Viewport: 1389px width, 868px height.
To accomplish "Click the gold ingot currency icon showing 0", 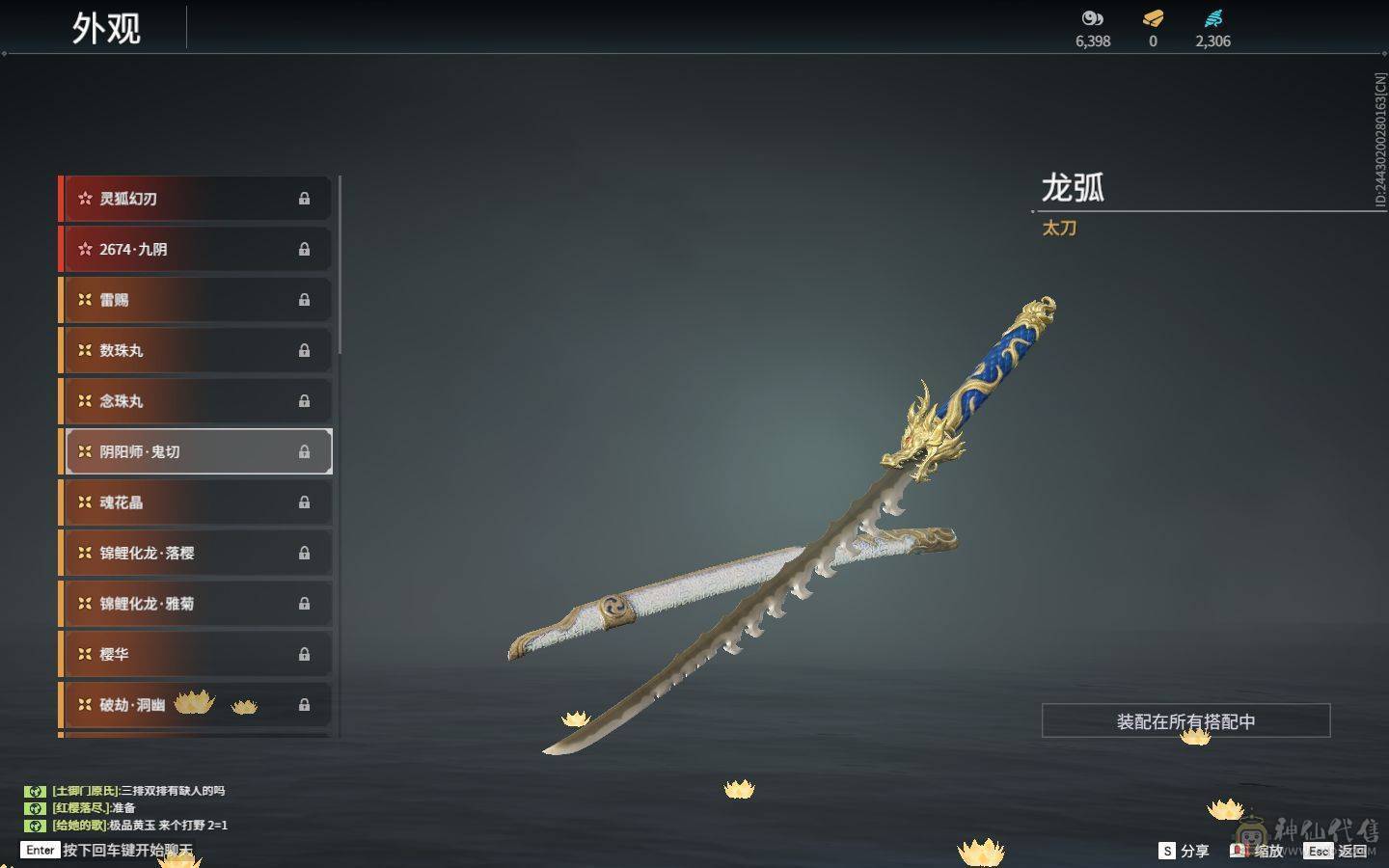I will tap(1152, 18).
